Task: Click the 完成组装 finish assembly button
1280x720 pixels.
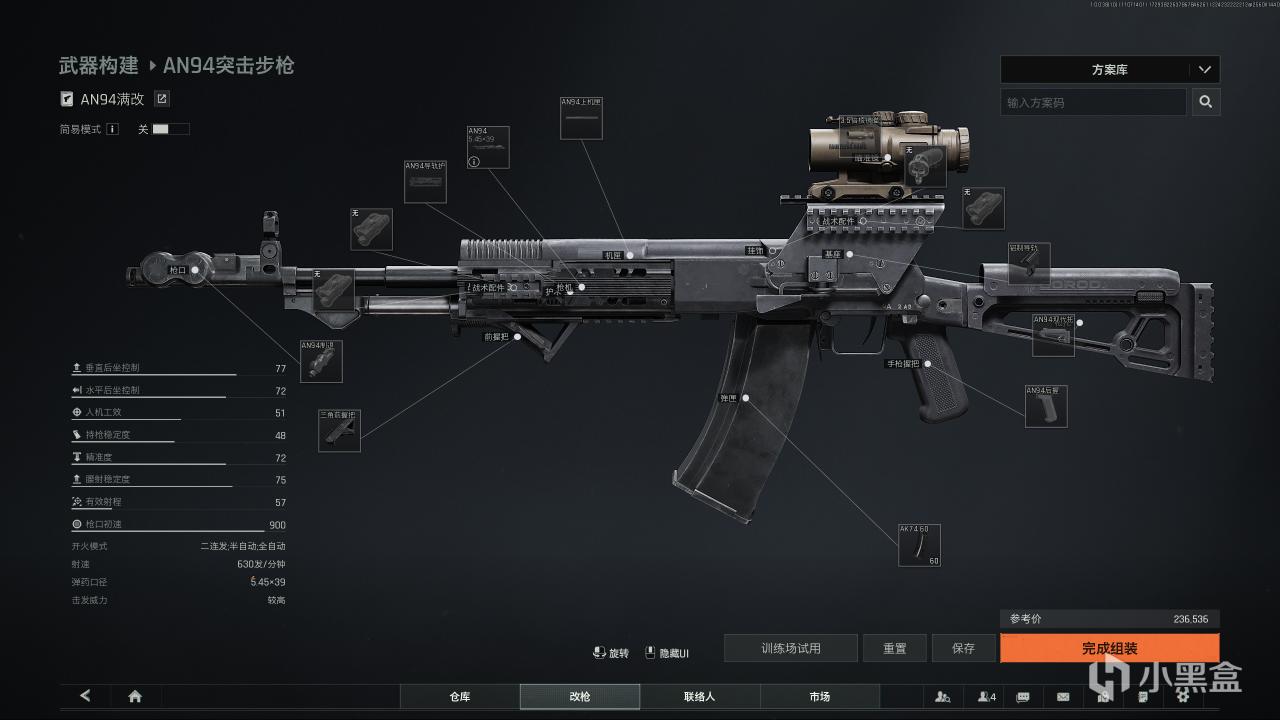Action: tap(1109, 648)
